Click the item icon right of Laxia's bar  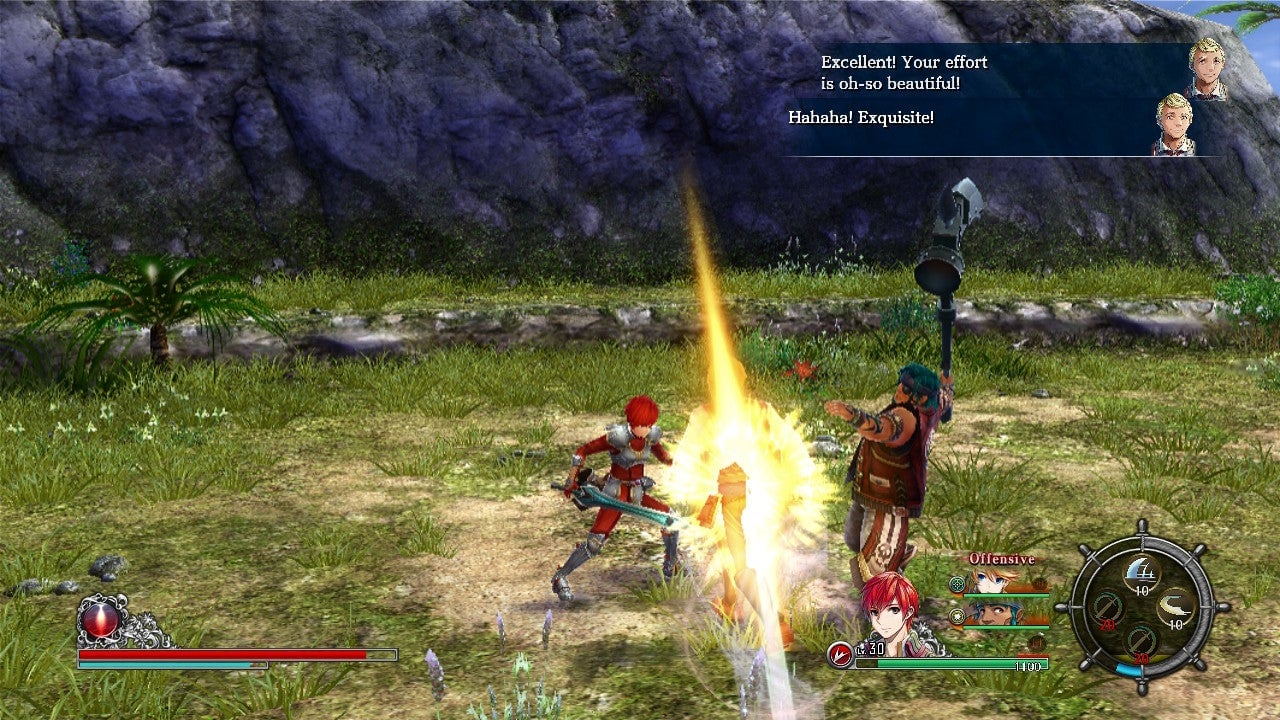coord(1038,584)
